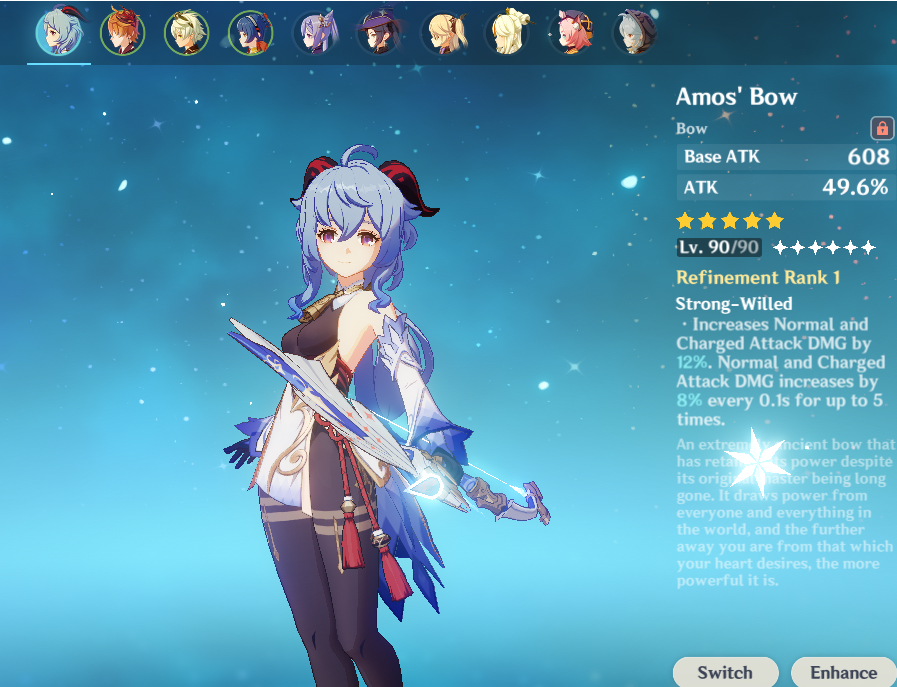Screen dimensions: 897x687
Task: Choose Albedo's portrait in the character row
Action: pos(186,33)
